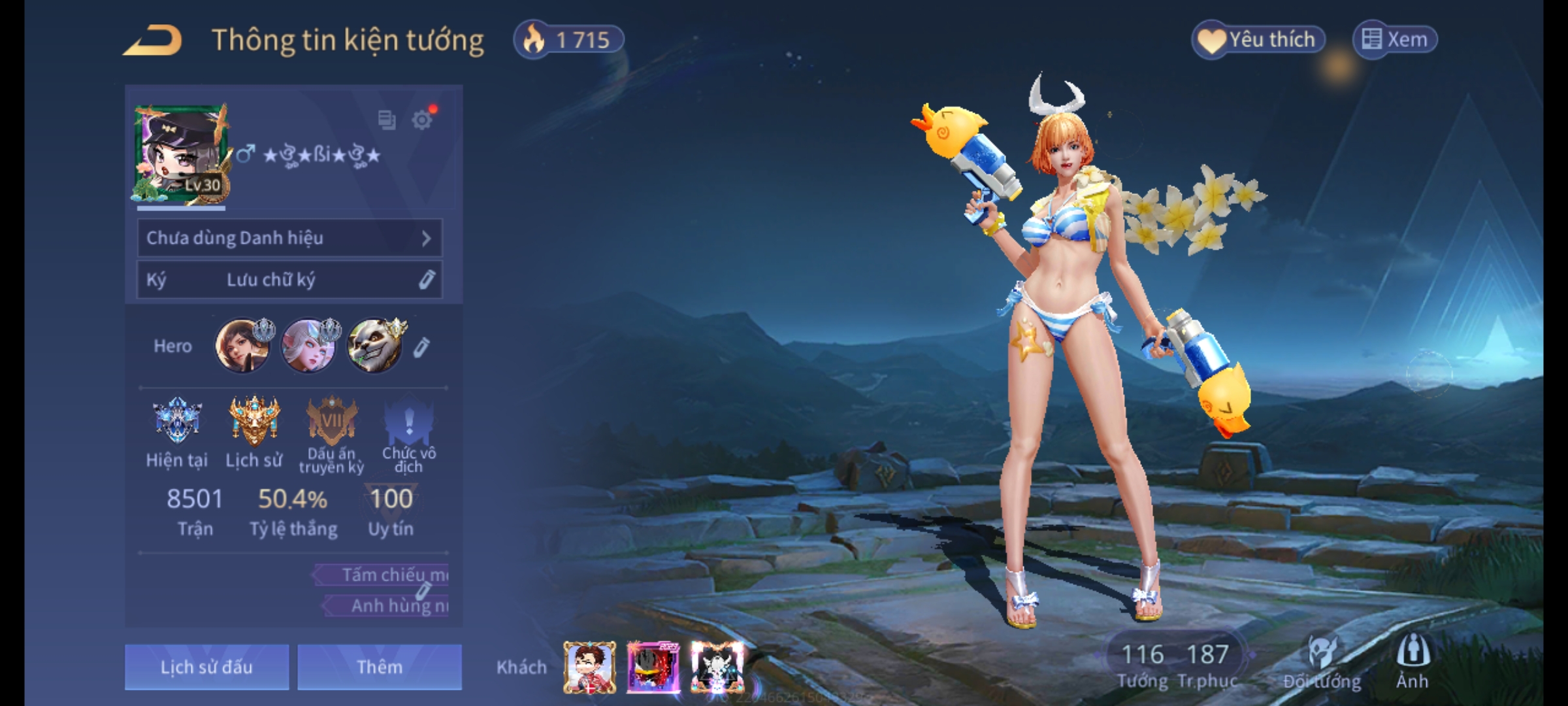This screenshot has height=706, width=1568.
Task: Edit the featured Hero list pencil
Action: [x=421, y=347]
